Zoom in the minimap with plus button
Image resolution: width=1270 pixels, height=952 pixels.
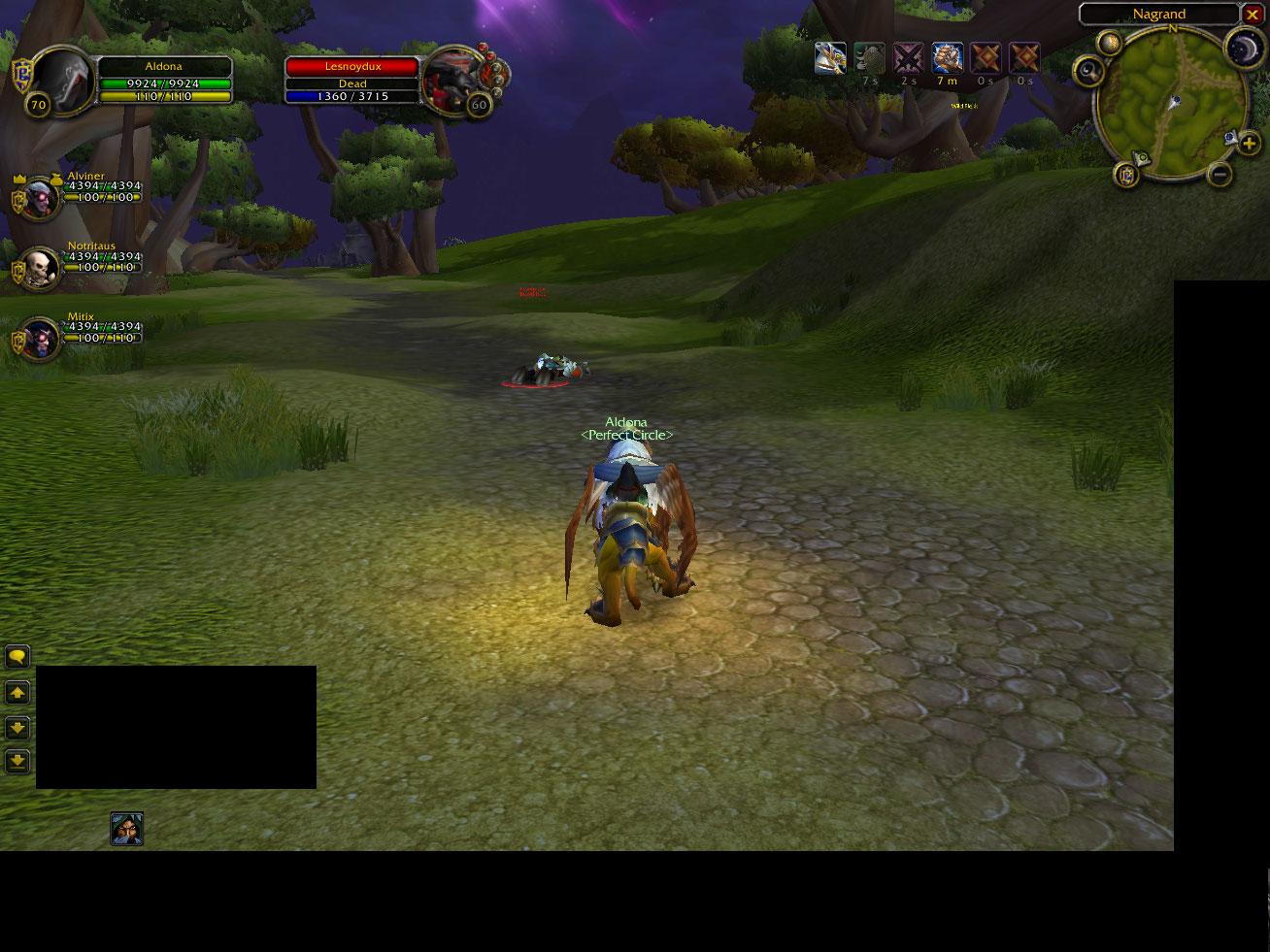click(1249, 146)
